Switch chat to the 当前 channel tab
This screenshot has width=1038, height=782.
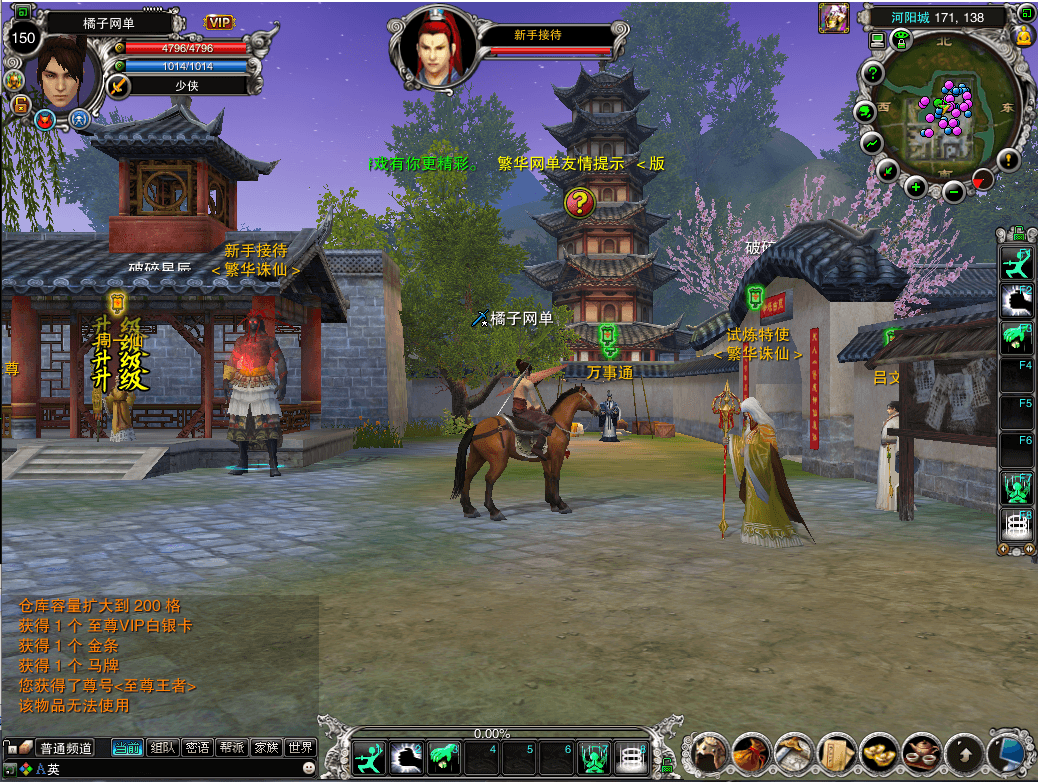pos(127,747)
